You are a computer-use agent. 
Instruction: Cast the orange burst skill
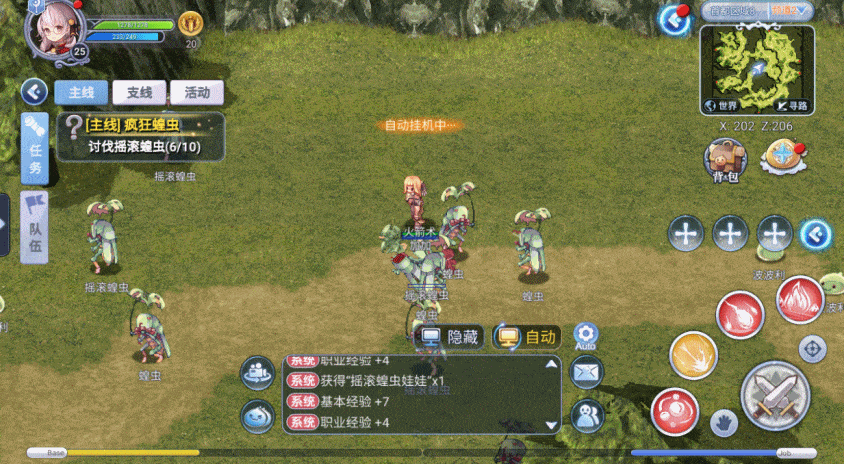pos(693,355)
